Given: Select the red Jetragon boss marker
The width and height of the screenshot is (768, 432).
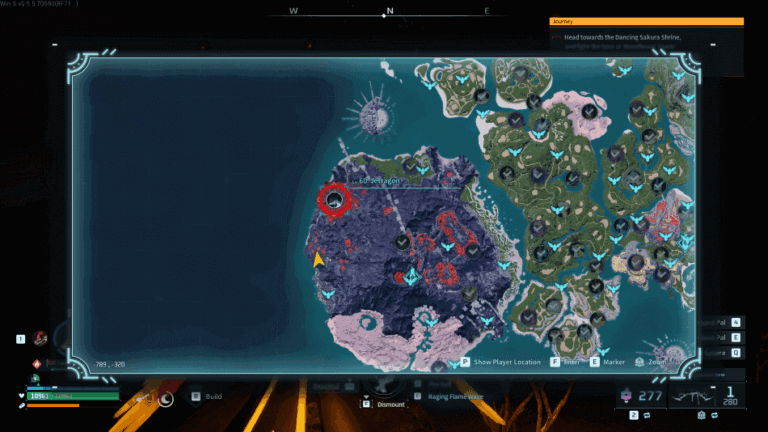Looking at the screenshot, I should click(335, 200).
